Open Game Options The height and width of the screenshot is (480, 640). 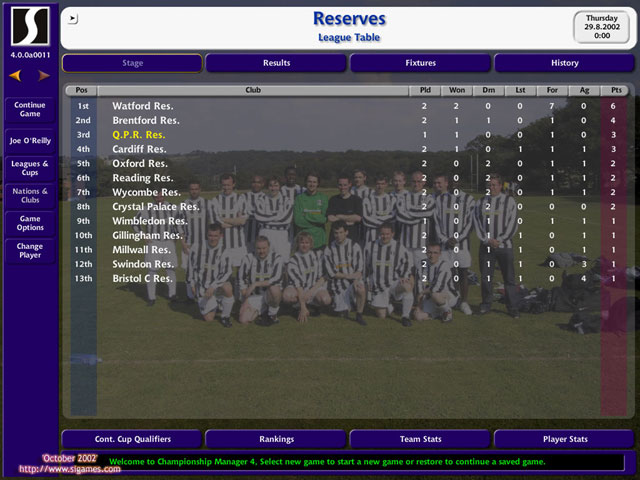pyautogui.click(x=30, y=222)
